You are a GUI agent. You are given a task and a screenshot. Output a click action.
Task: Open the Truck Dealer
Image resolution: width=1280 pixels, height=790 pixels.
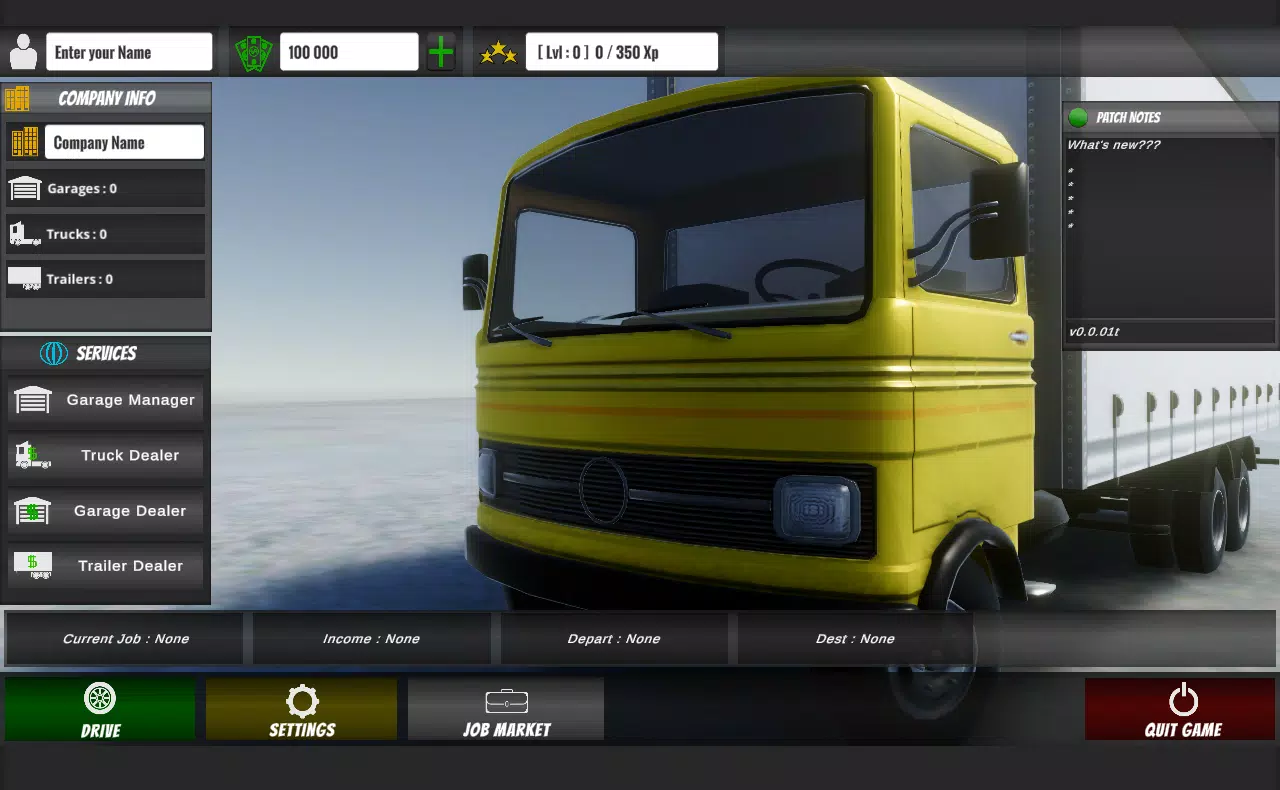[105, 455]
